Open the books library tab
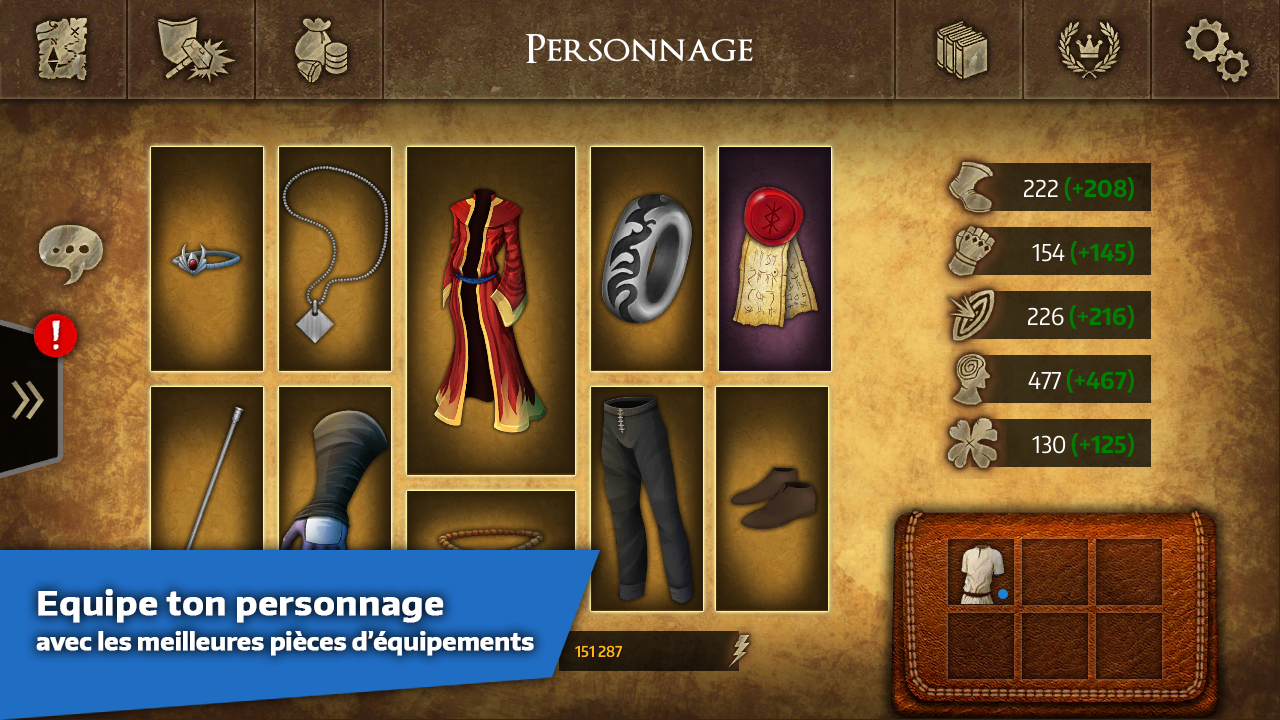Image resolution: width=1280 pixels, height=720 pixels. pyautogui.click(x=960, y=49)
